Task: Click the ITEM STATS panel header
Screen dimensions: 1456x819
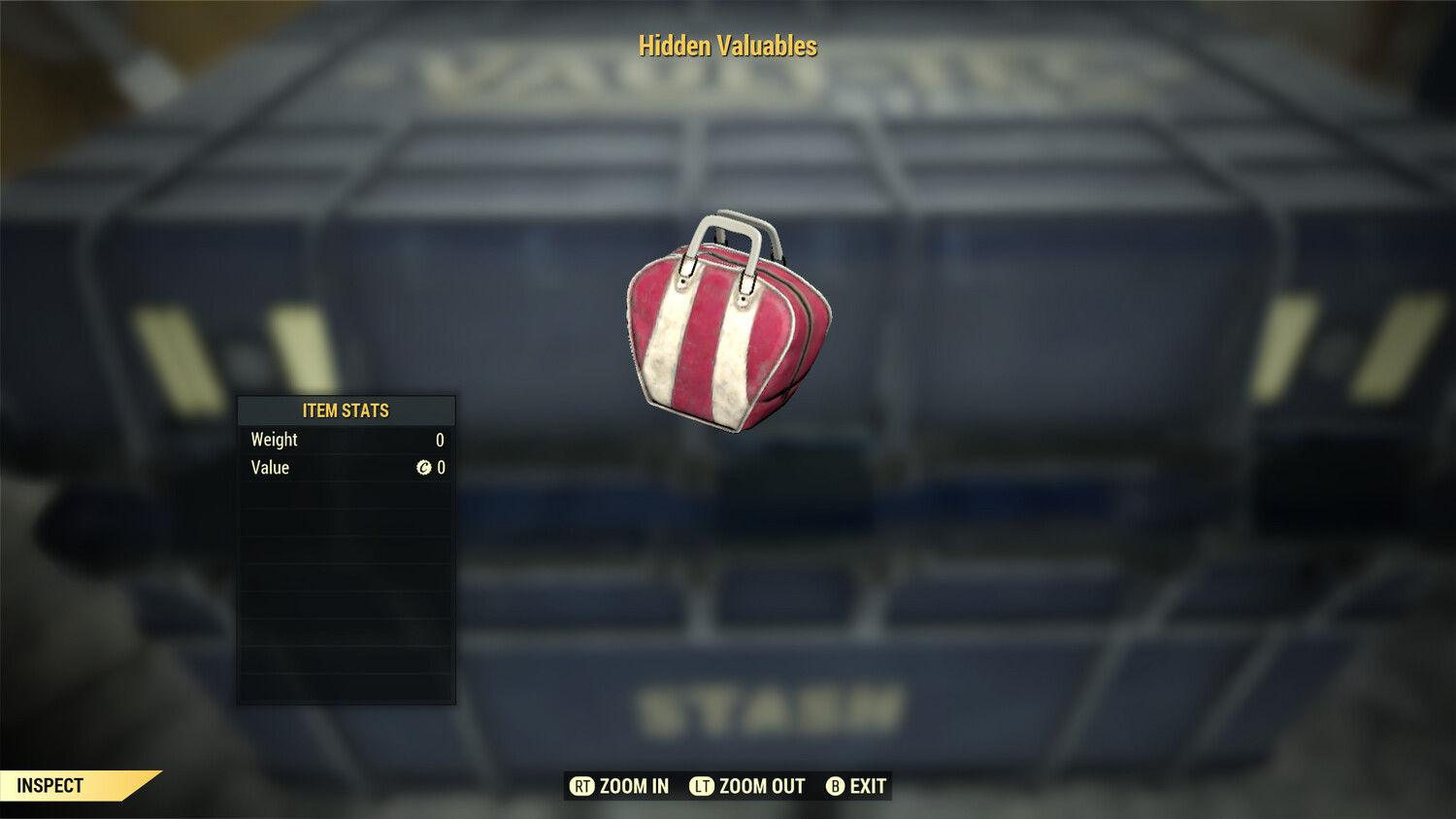Action: point(345,410)
